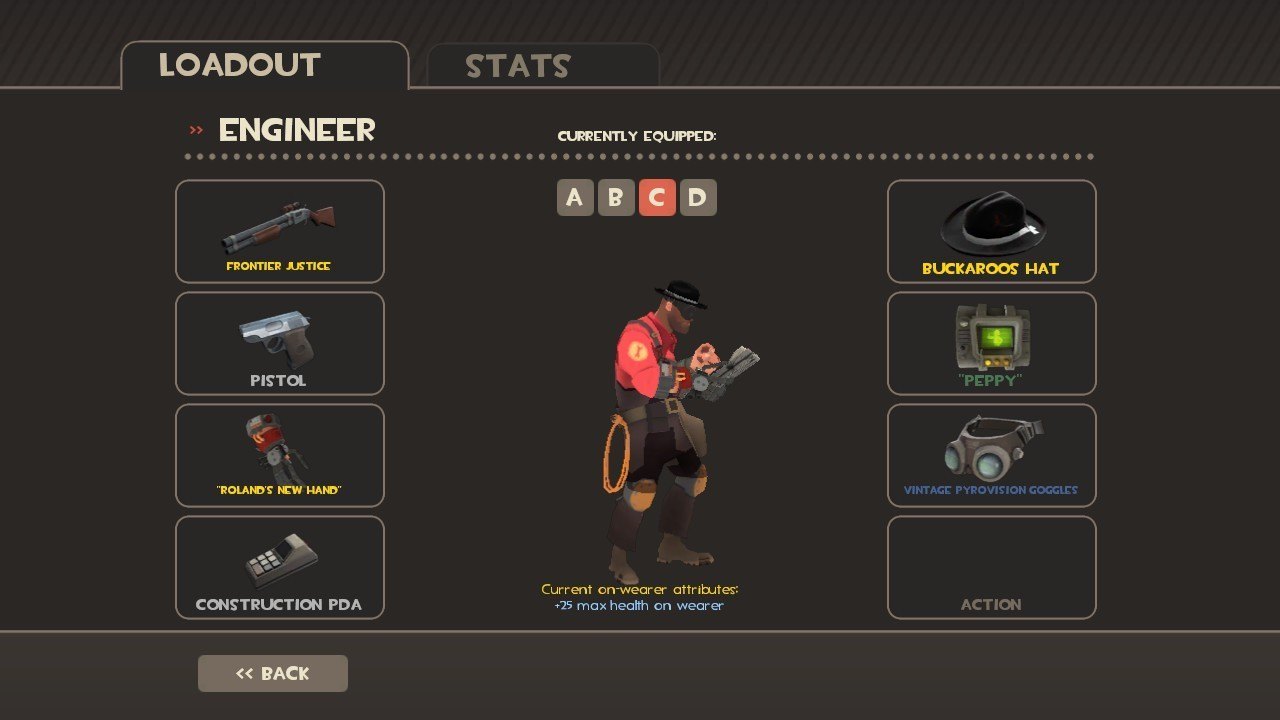Viewport: 1280px width, 720px height.
Task: Choose the Buckaroos Hat cosmetic slot
Action: 992,232
